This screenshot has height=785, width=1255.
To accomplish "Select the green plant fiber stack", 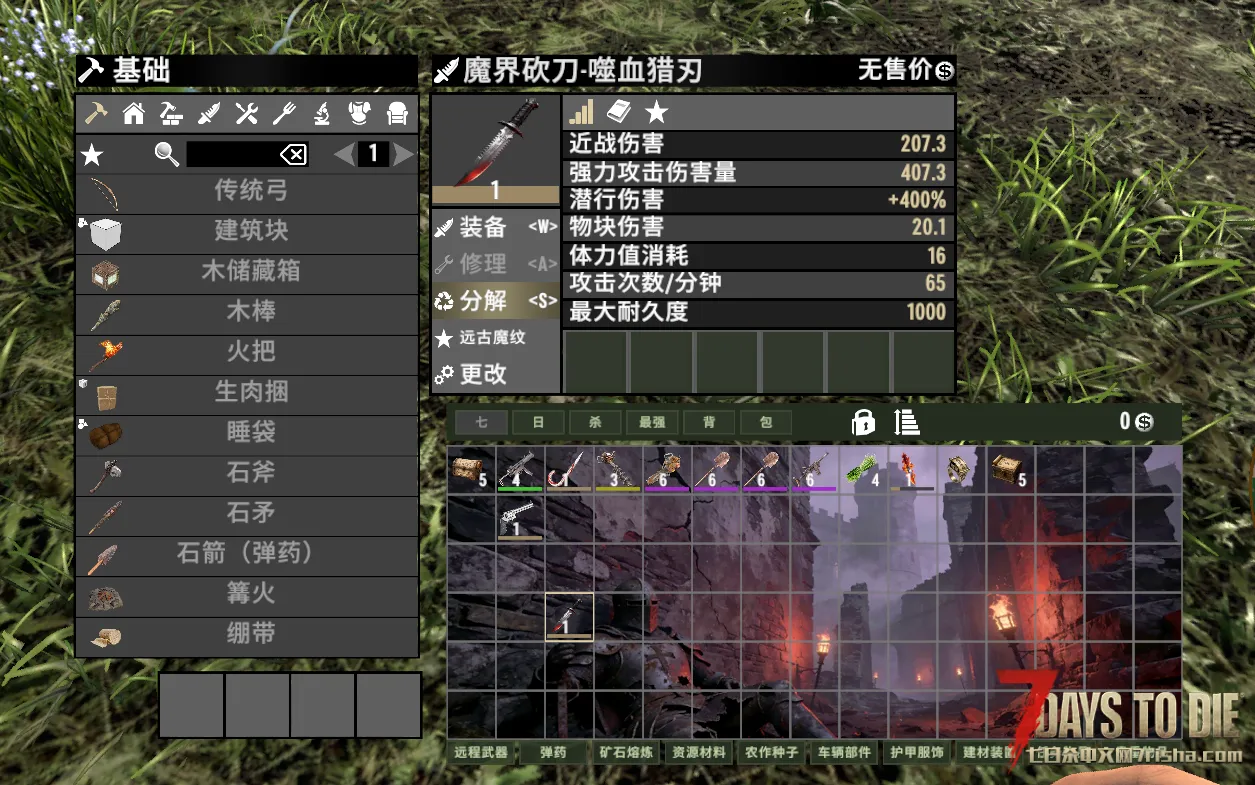I will coord(864,469).
